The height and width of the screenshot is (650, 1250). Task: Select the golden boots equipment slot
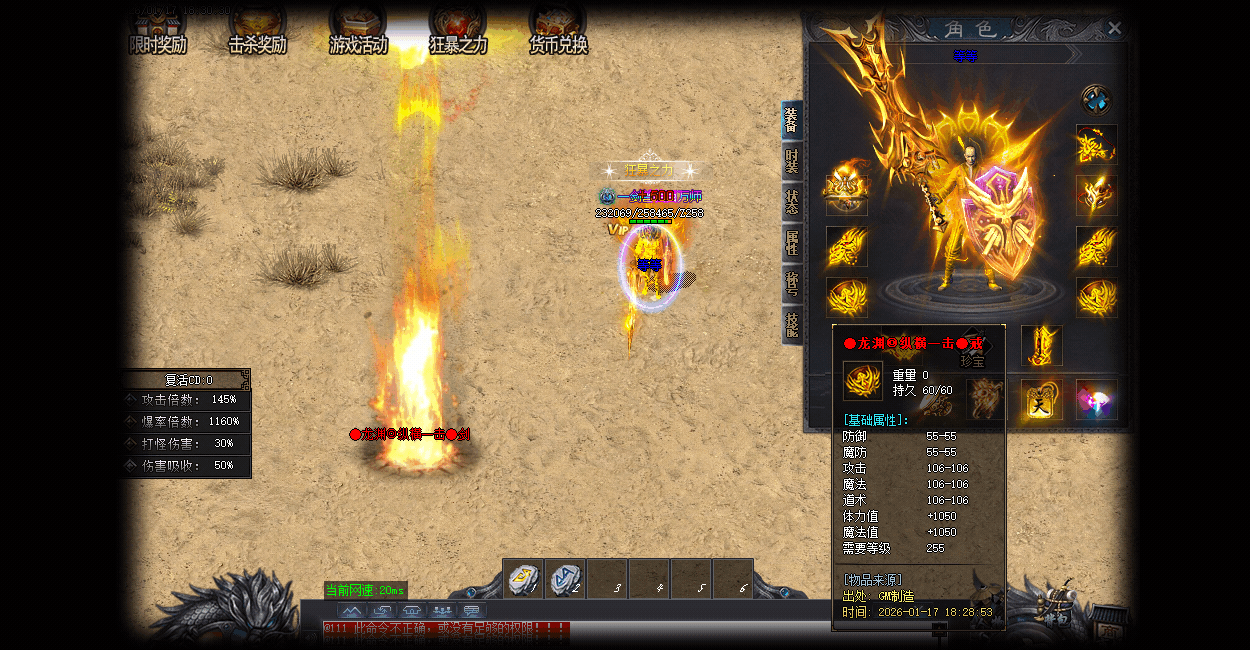[x=1042, y=345]
